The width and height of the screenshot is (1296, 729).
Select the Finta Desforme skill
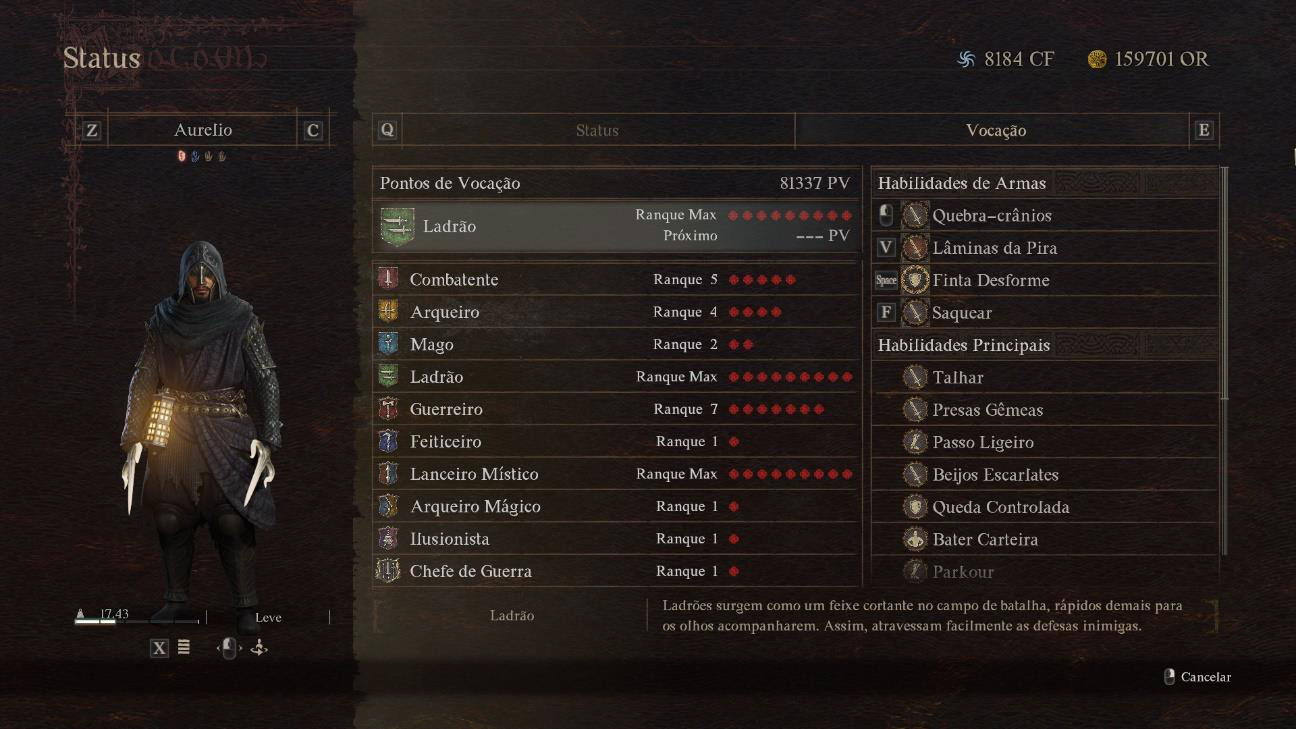(x=1045, y=280)
